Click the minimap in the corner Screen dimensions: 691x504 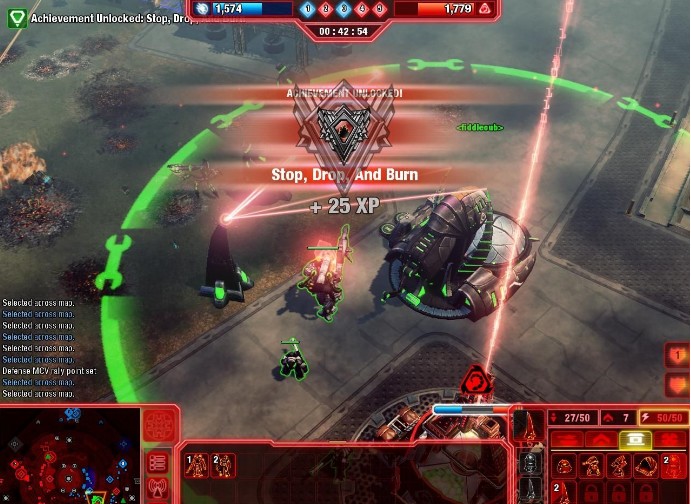click(x=69, y=455)
